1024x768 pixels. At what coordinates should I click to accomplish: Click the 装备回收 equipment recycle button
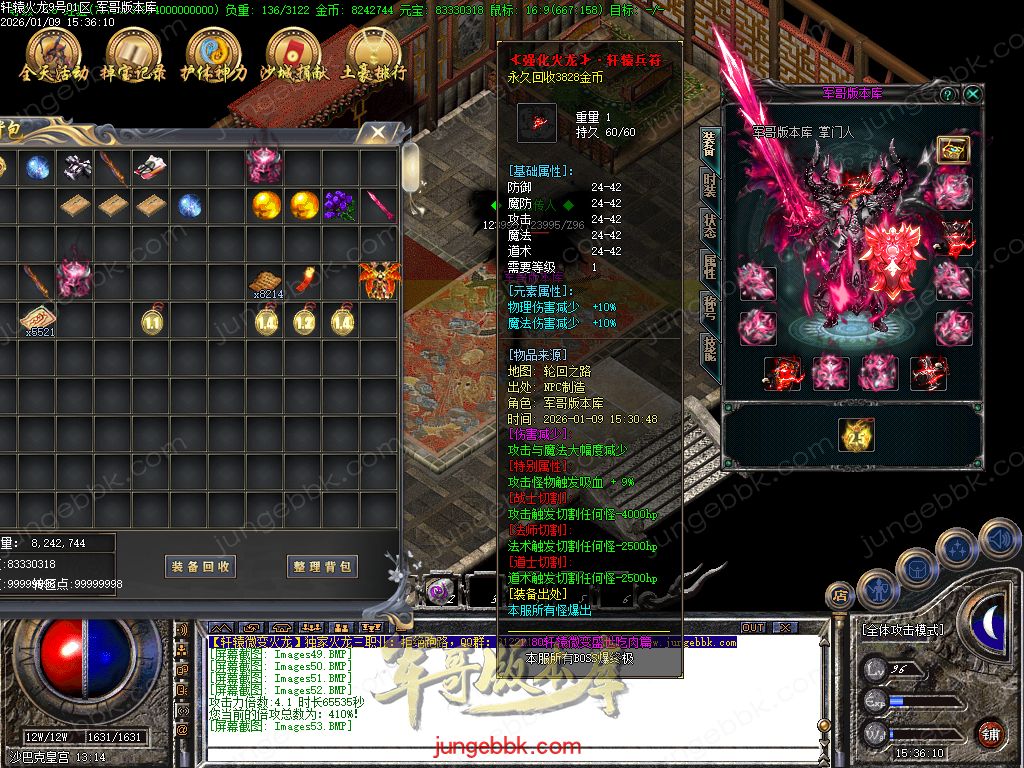[x=200, y=566]
